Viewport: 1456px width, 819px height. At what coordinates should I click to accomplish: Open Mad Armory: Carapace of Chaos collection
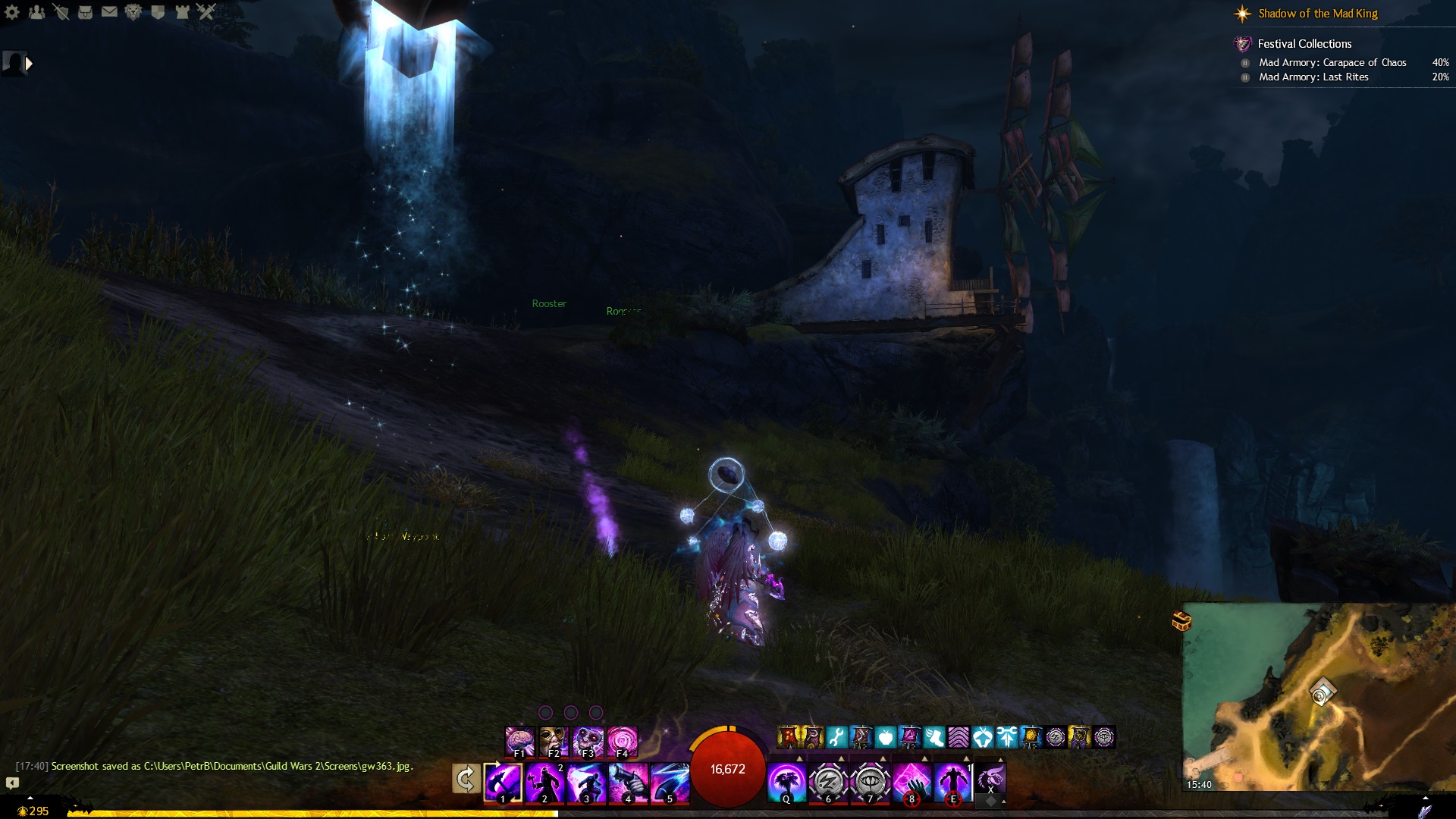click(x=1332, y=63)
